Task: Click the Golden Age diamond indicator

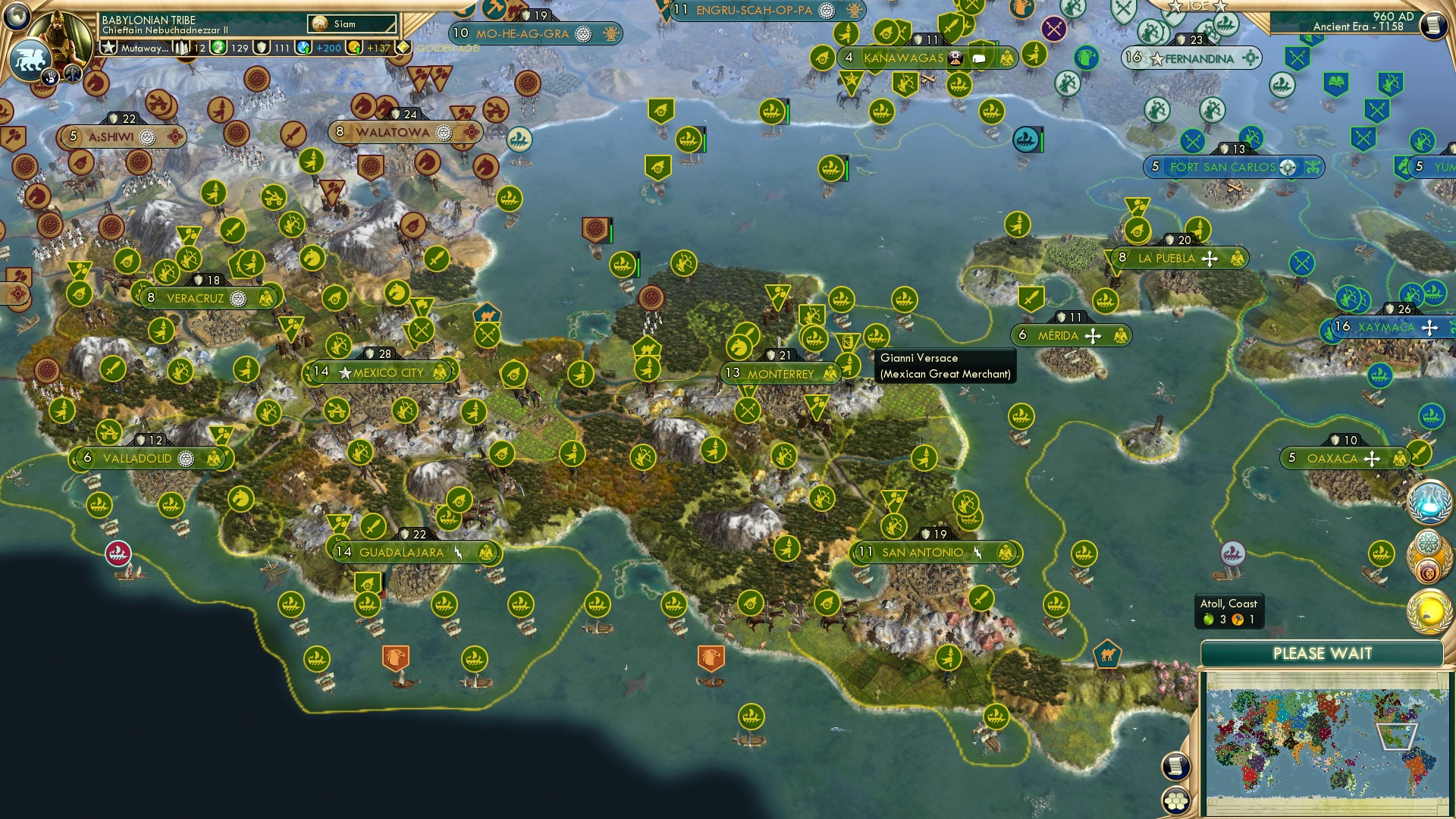Action: (x=404, y=48)
